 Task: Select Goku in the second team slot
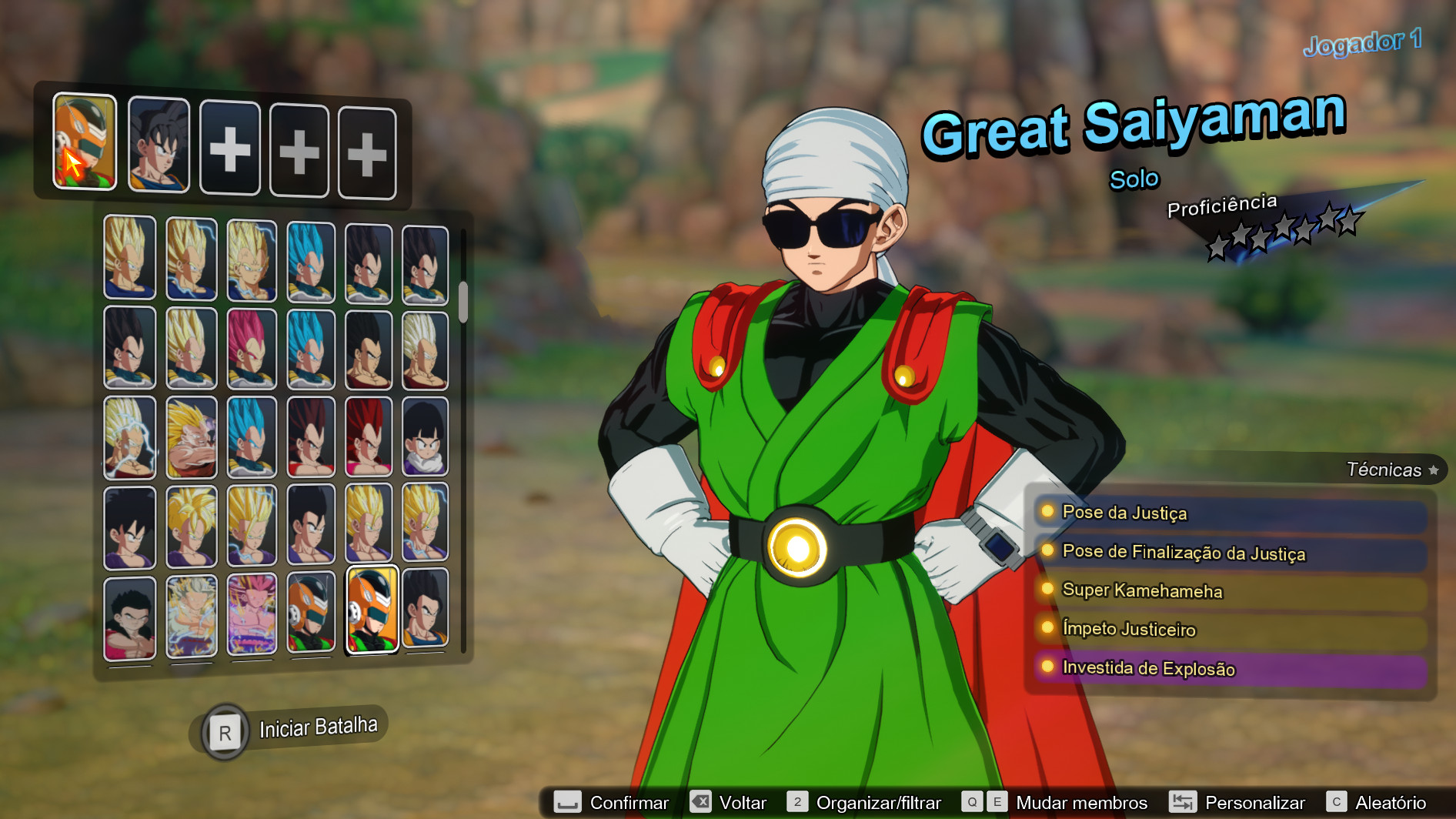[x=158, y=142]
